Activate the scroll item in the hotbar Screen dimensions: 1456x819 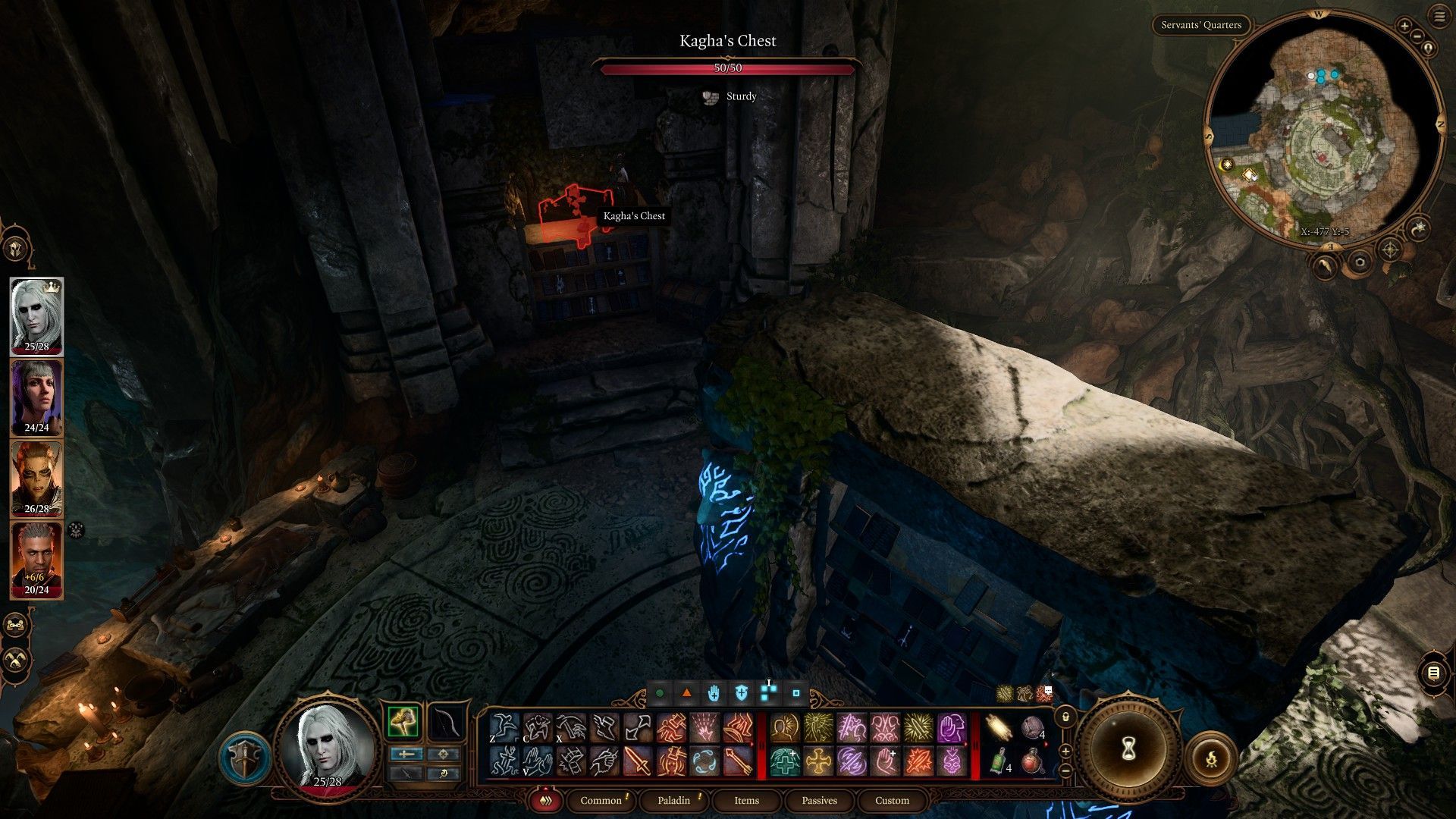tap(999, 728)
